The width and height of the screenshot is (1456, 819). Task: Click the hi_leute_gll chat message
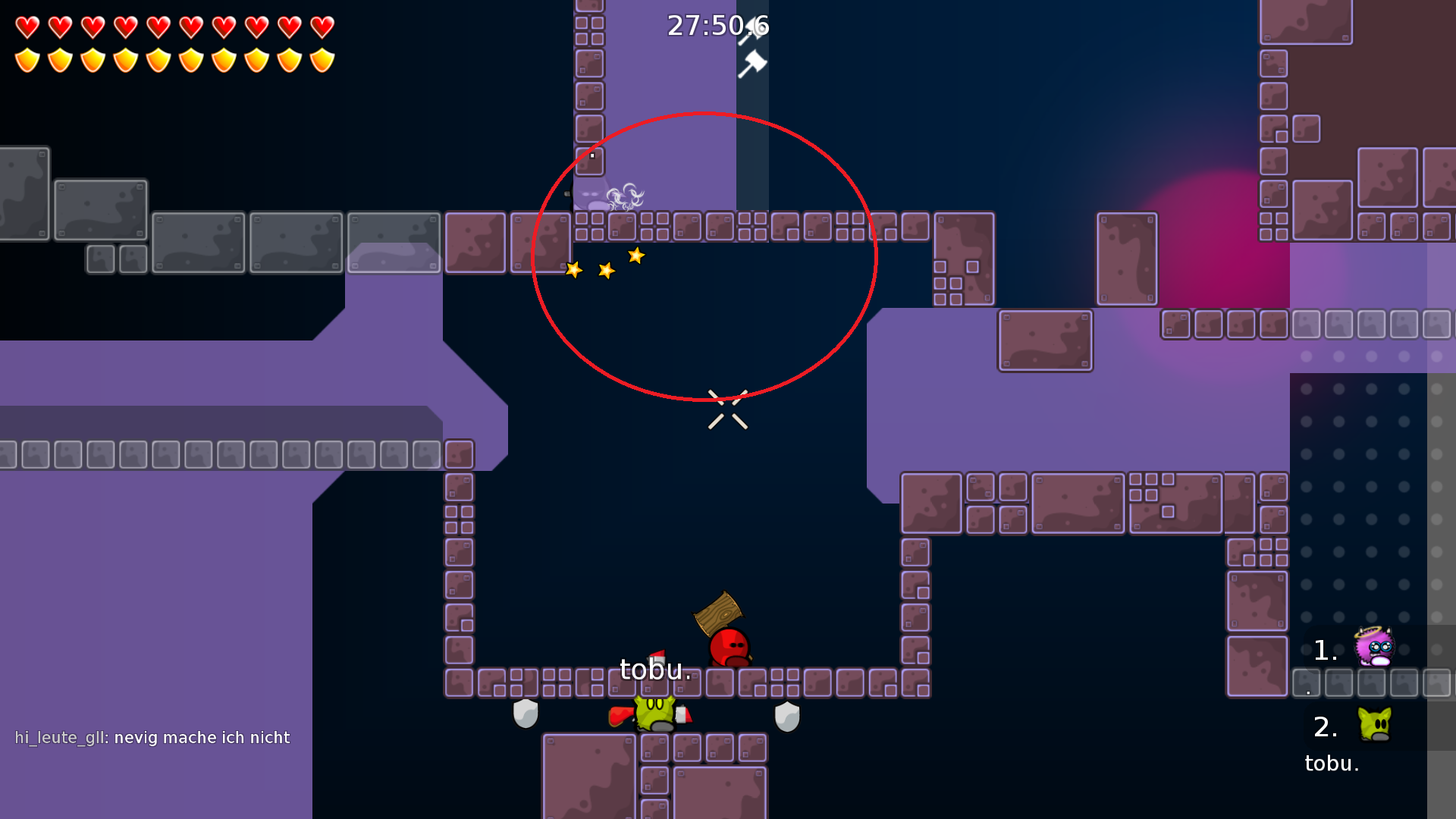[x=152, y=736]
